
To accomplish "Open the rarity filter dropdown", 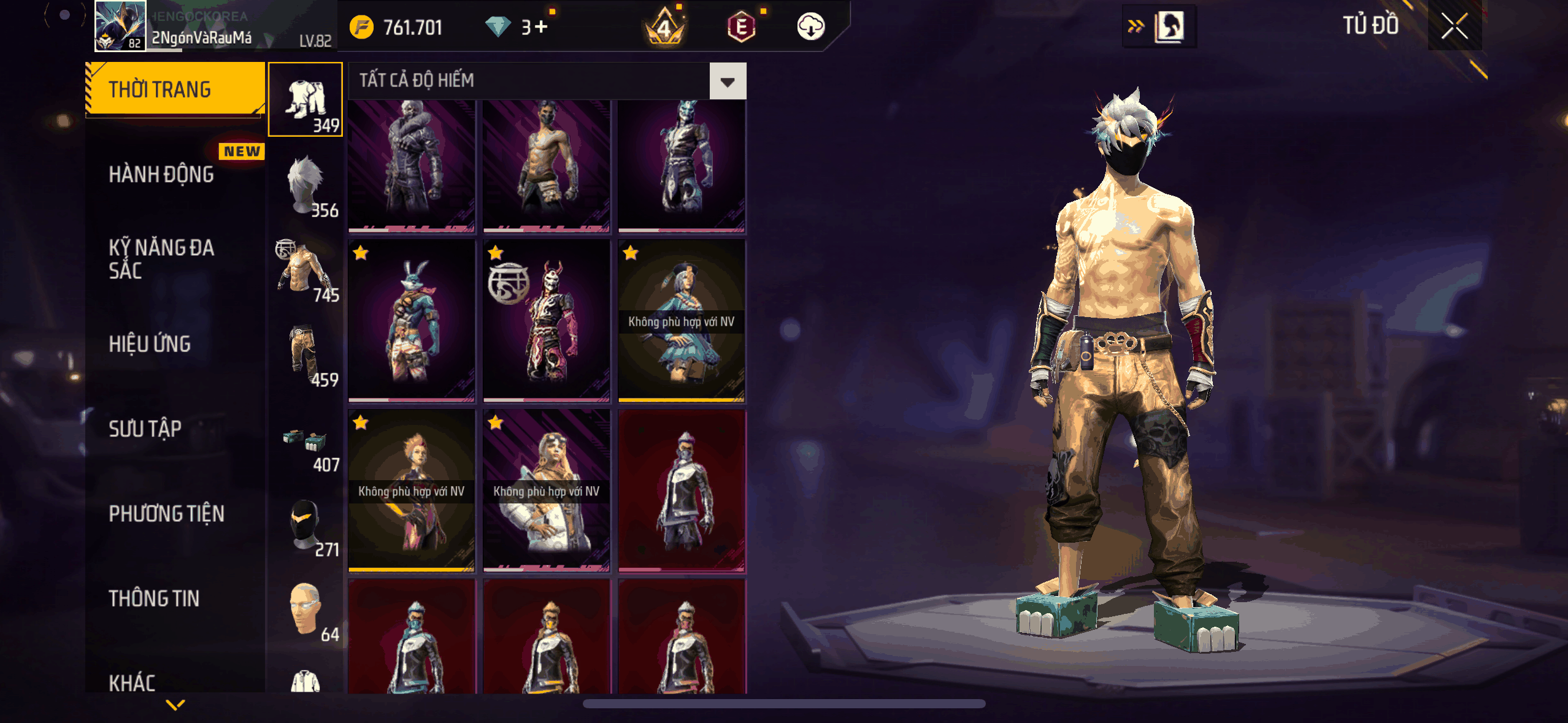I will point(728,81).
